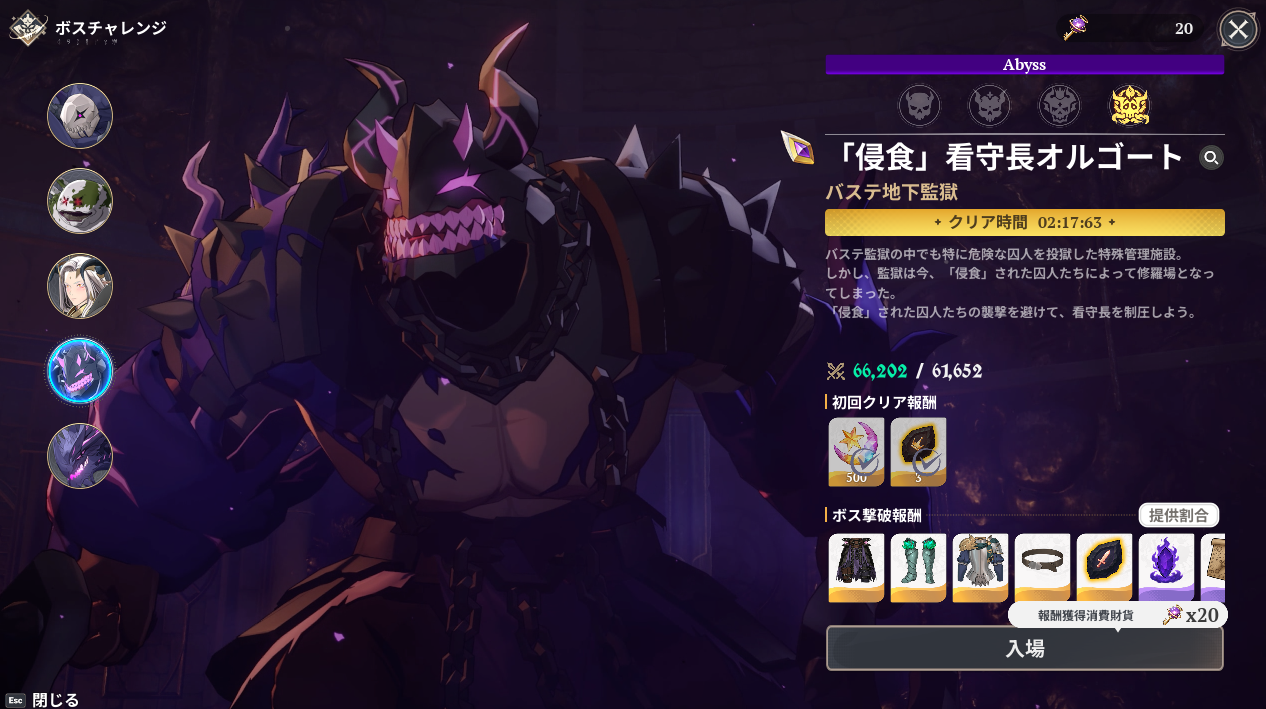Image resolution: width=1266 pixels, height=709 pixels.
Task: View the star and moon first-clear reward
Action: click(856, 451)
